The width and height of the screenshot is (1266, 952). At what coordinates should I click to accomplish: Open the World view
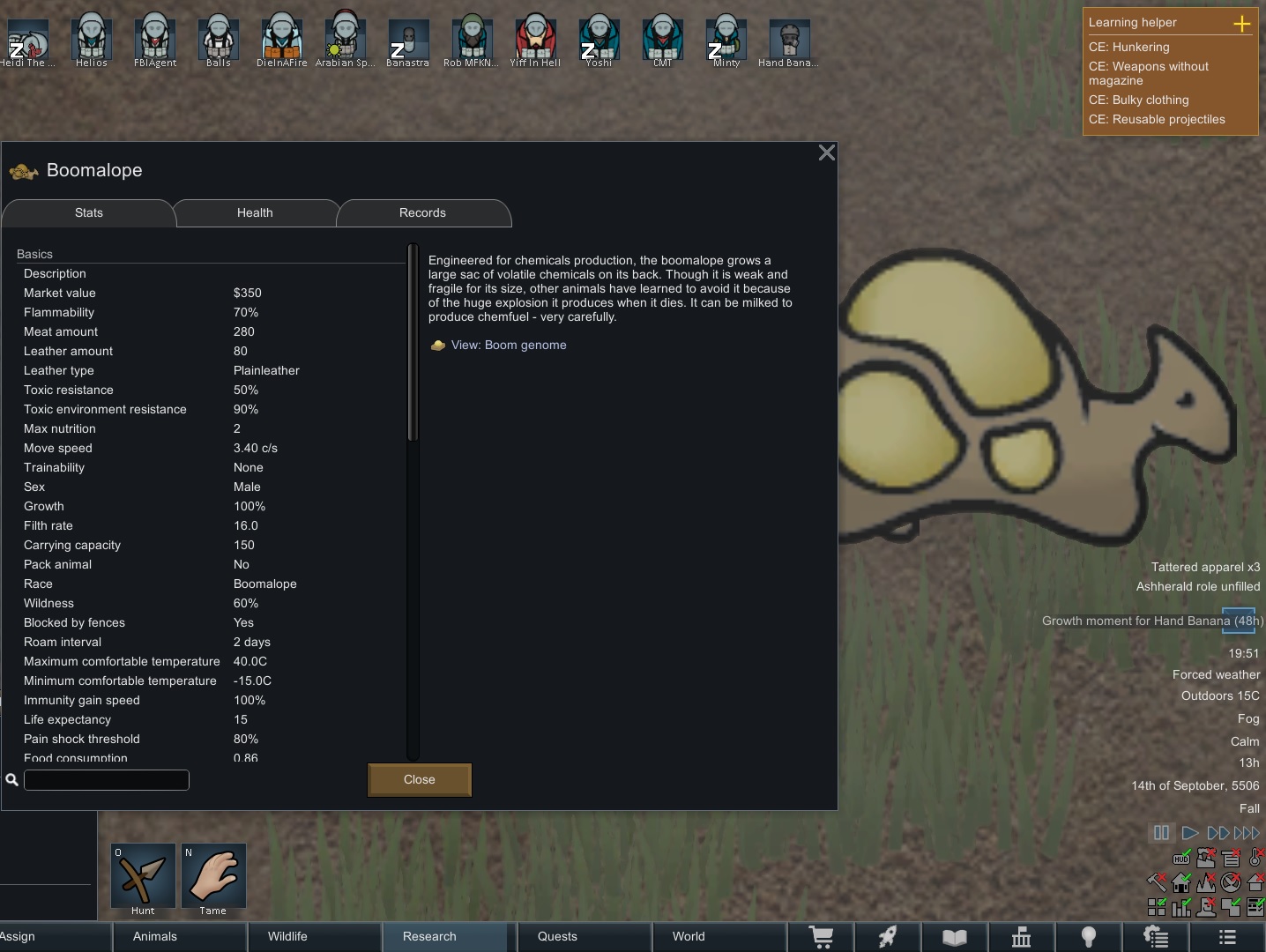tap(689, 936)
